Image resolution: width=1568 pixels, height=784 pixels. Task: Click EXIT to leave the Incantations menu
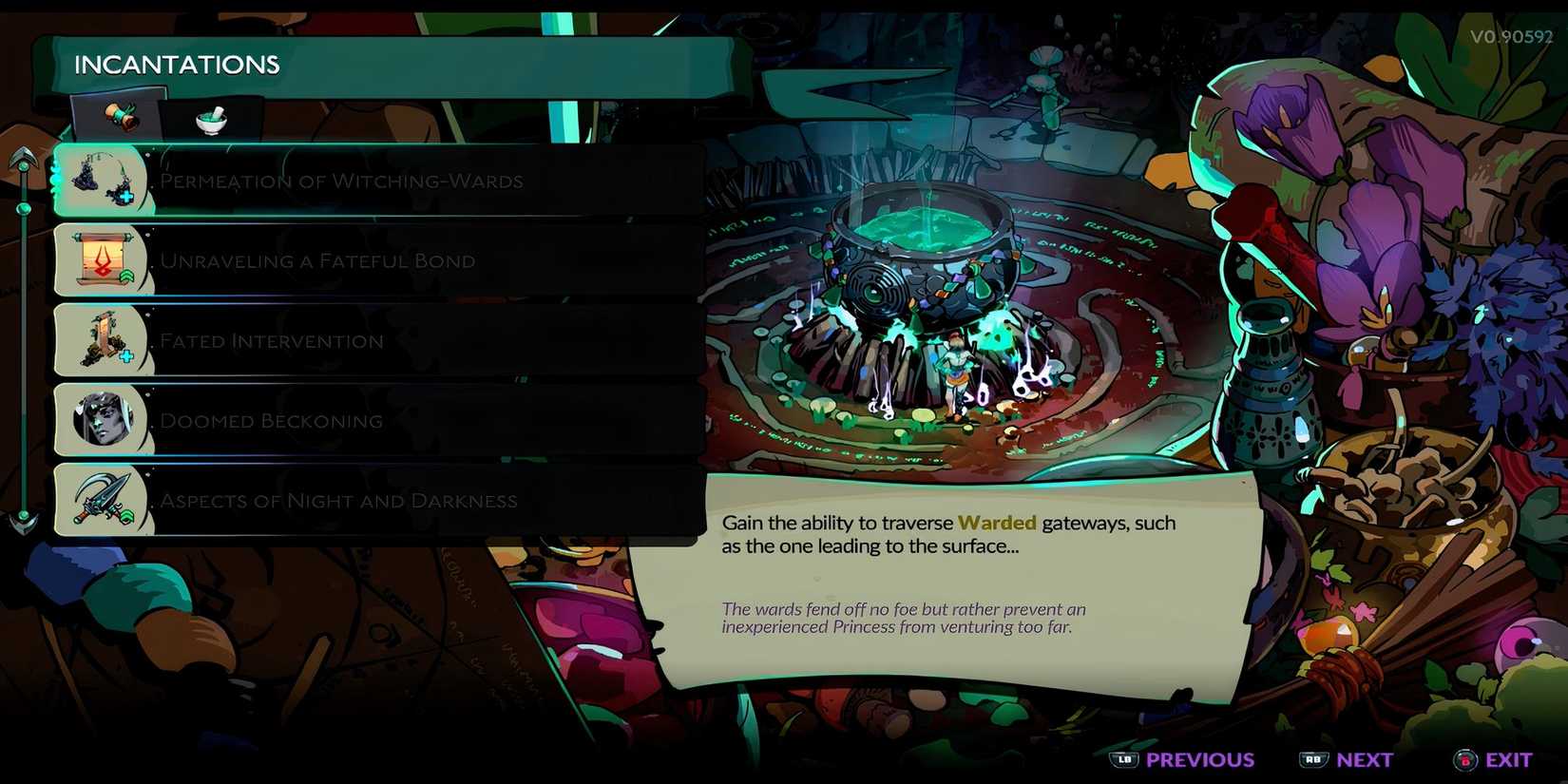[x=1510, y=759]
